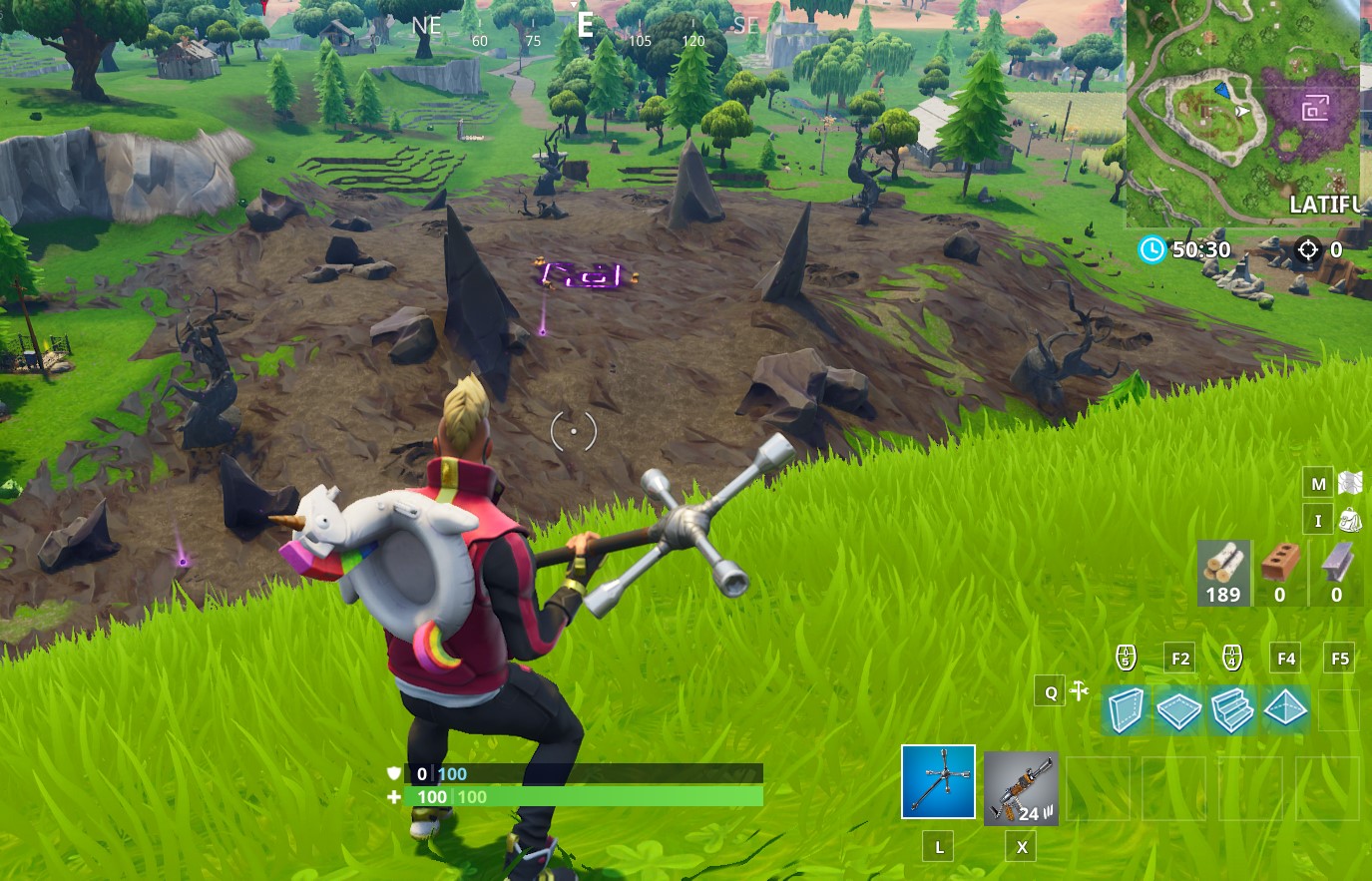Choose the pyramid roof building piece
Viewport: 1372px width, 881px height.
tap(1285, 710)
